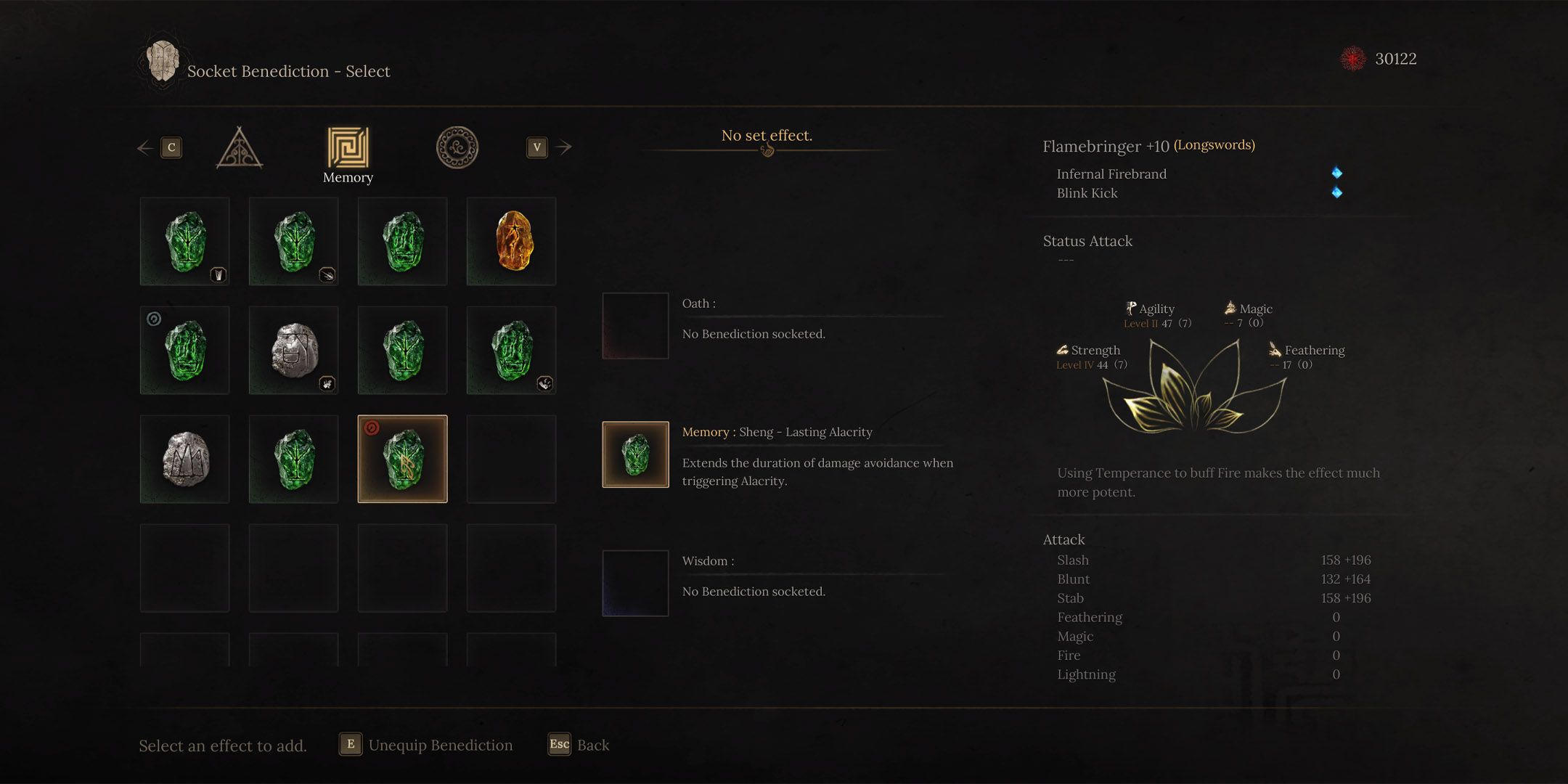Screen dimensions: 1568x784
Task: Select the Memory socket holding Lasting Alacrity
Action: (x=635, y=454)
